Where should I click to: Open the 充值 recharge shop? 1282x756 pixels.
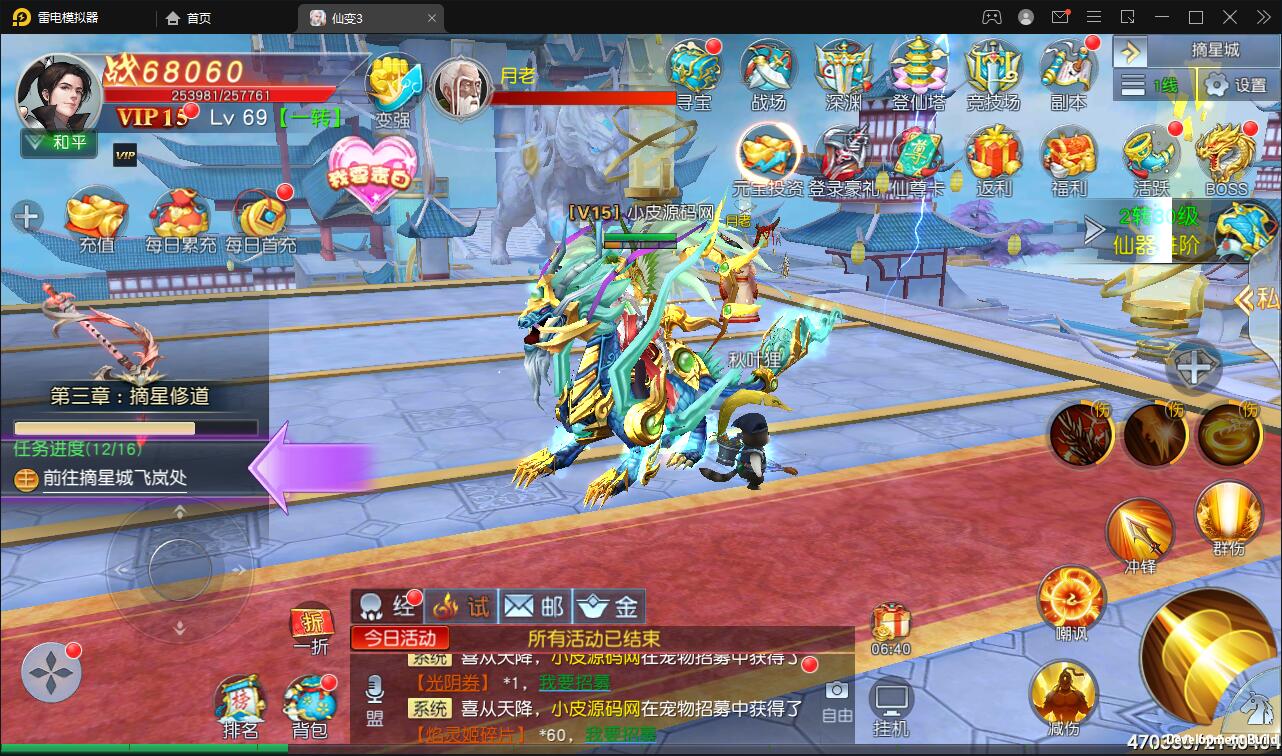pos(96,218)
